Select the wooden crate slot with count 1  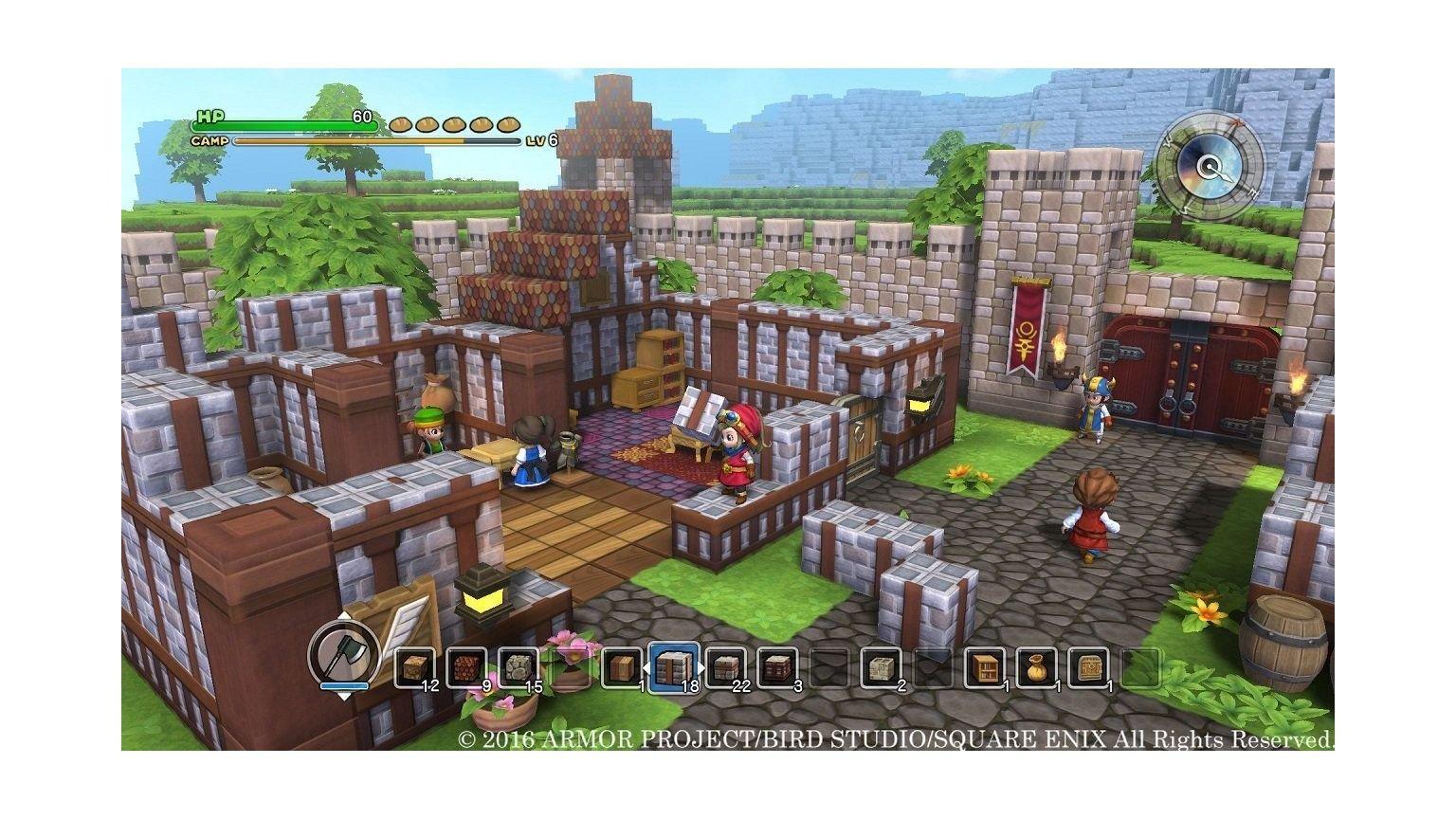(x=622, y=665)
